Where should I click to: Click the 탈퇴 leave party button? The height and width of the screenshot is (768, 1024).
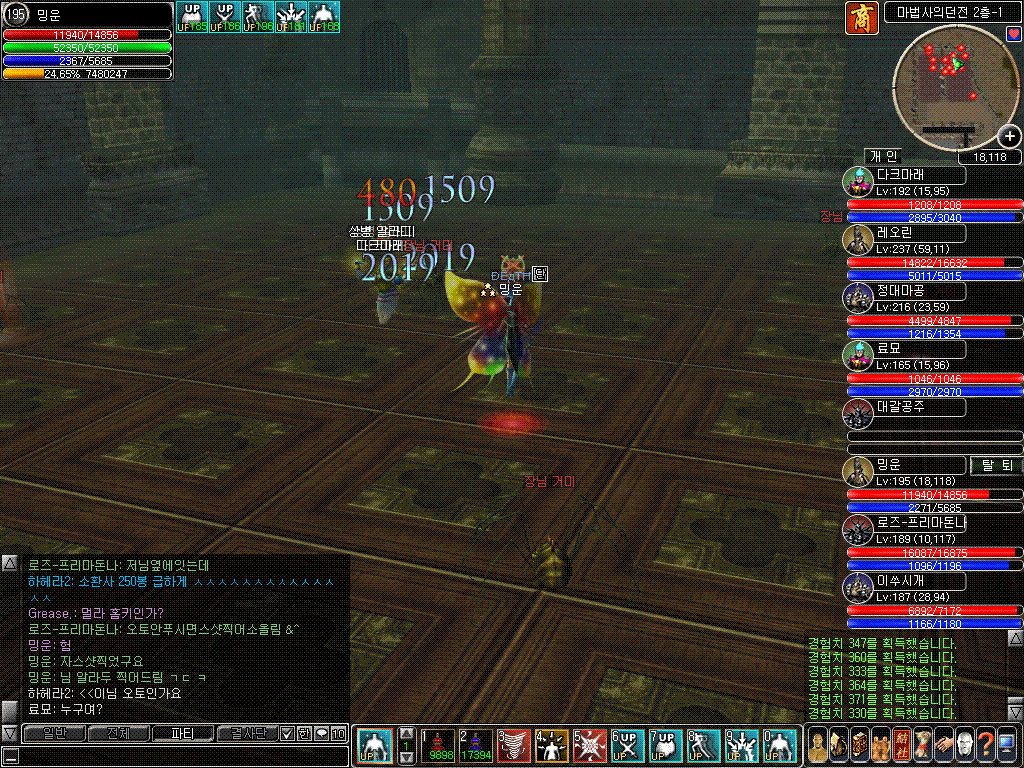(x=995, y=465)
